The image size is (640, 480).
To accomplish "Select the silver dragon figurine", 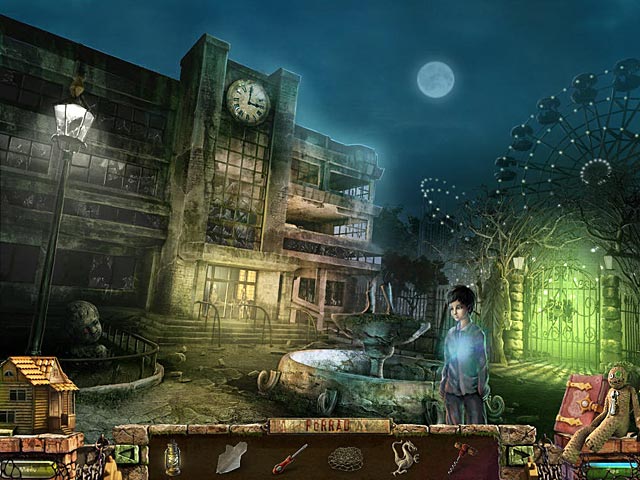I will tap(406, 458).
